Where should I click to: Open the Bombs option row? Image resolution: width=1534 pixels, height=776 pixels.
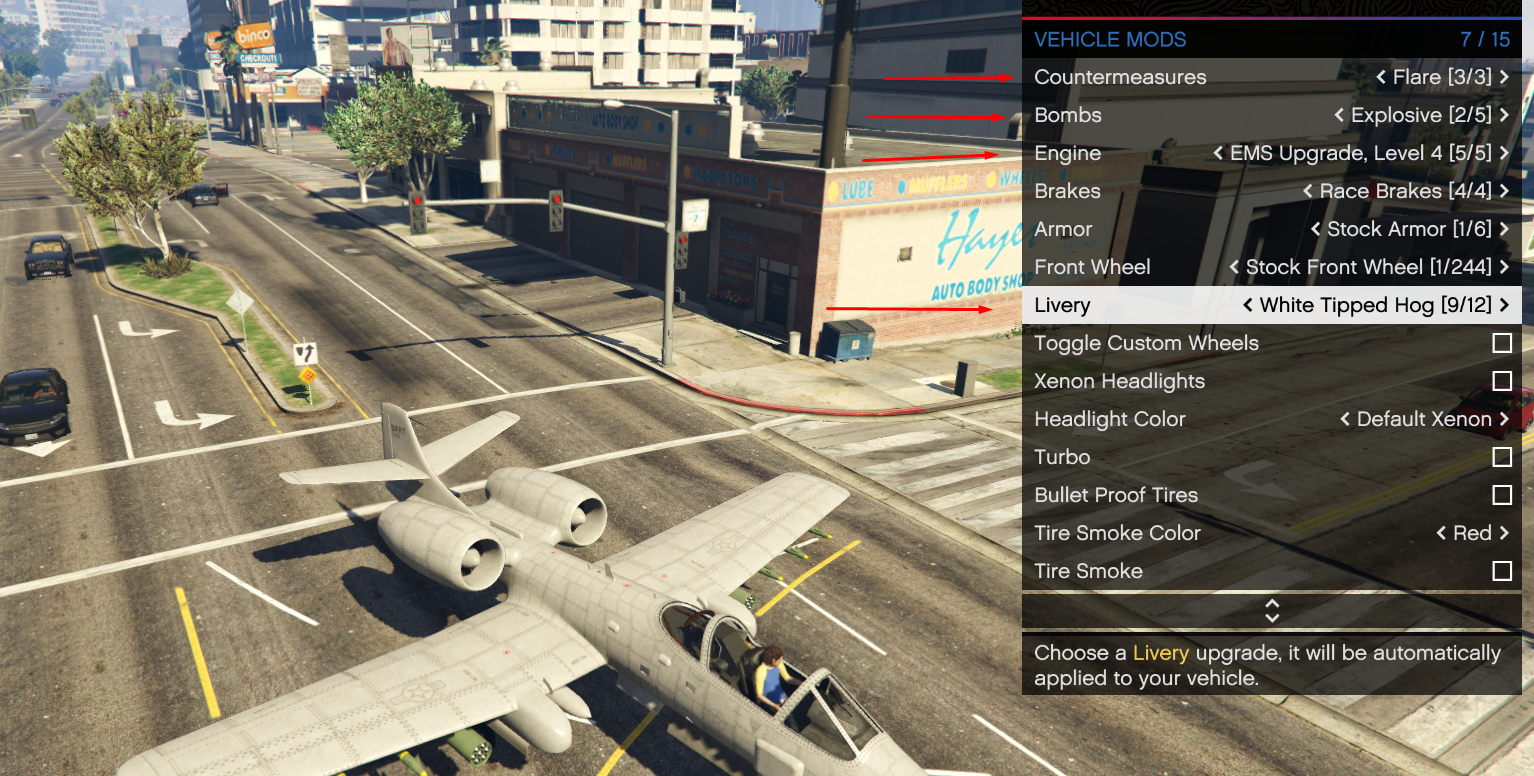tap(1068, 115)
